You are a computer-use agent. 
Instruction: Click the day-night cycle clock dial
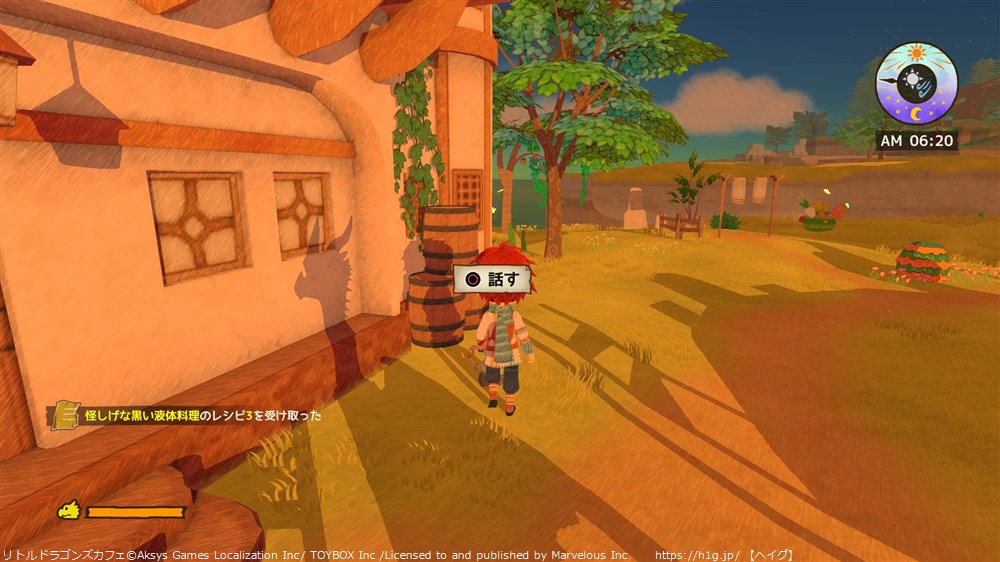pos(916,83)
